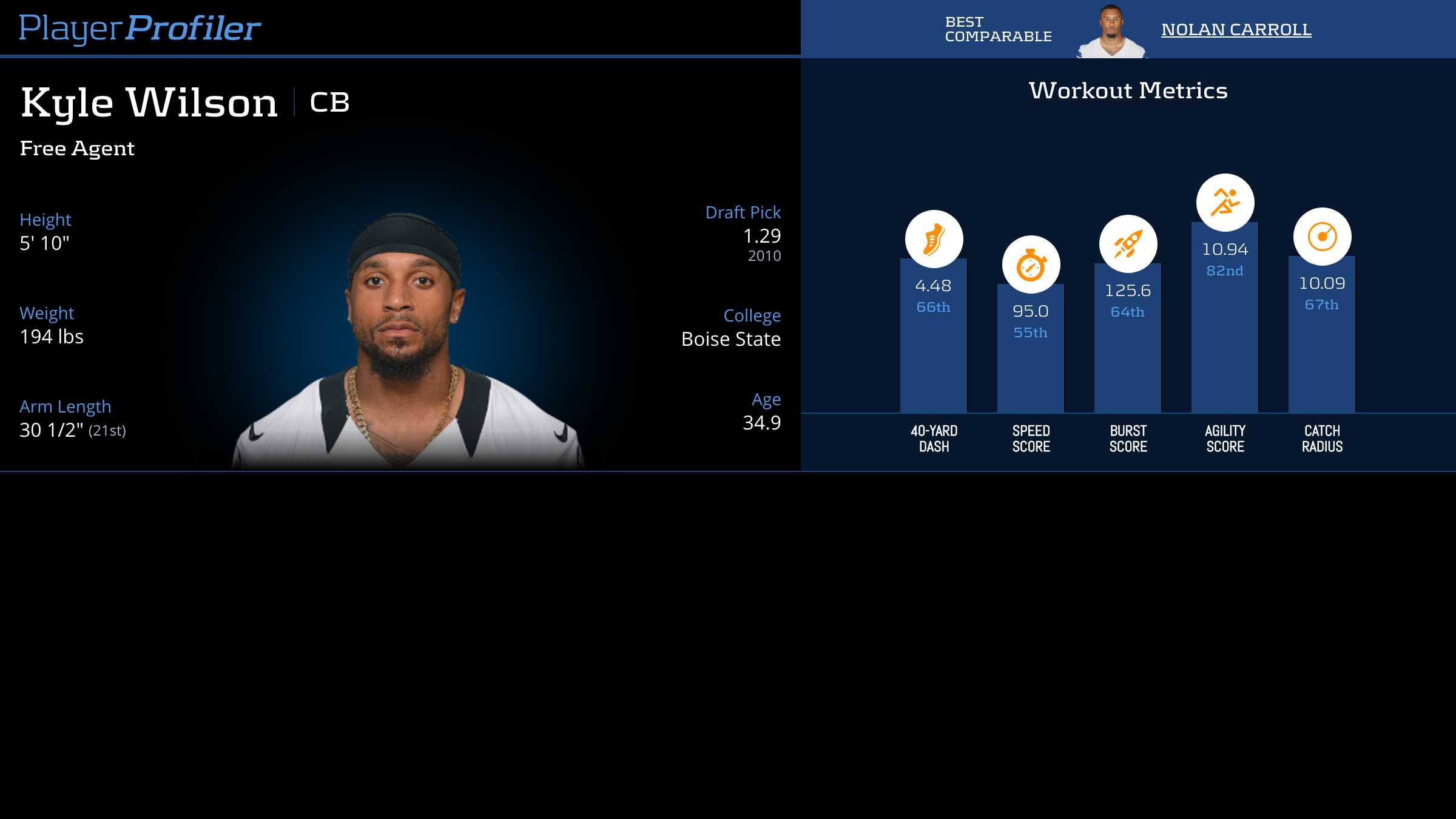Viewport: 1456px width, 819px height.
Task: Select the Speed Score stopwatch icon
Action: (1031, 265)
